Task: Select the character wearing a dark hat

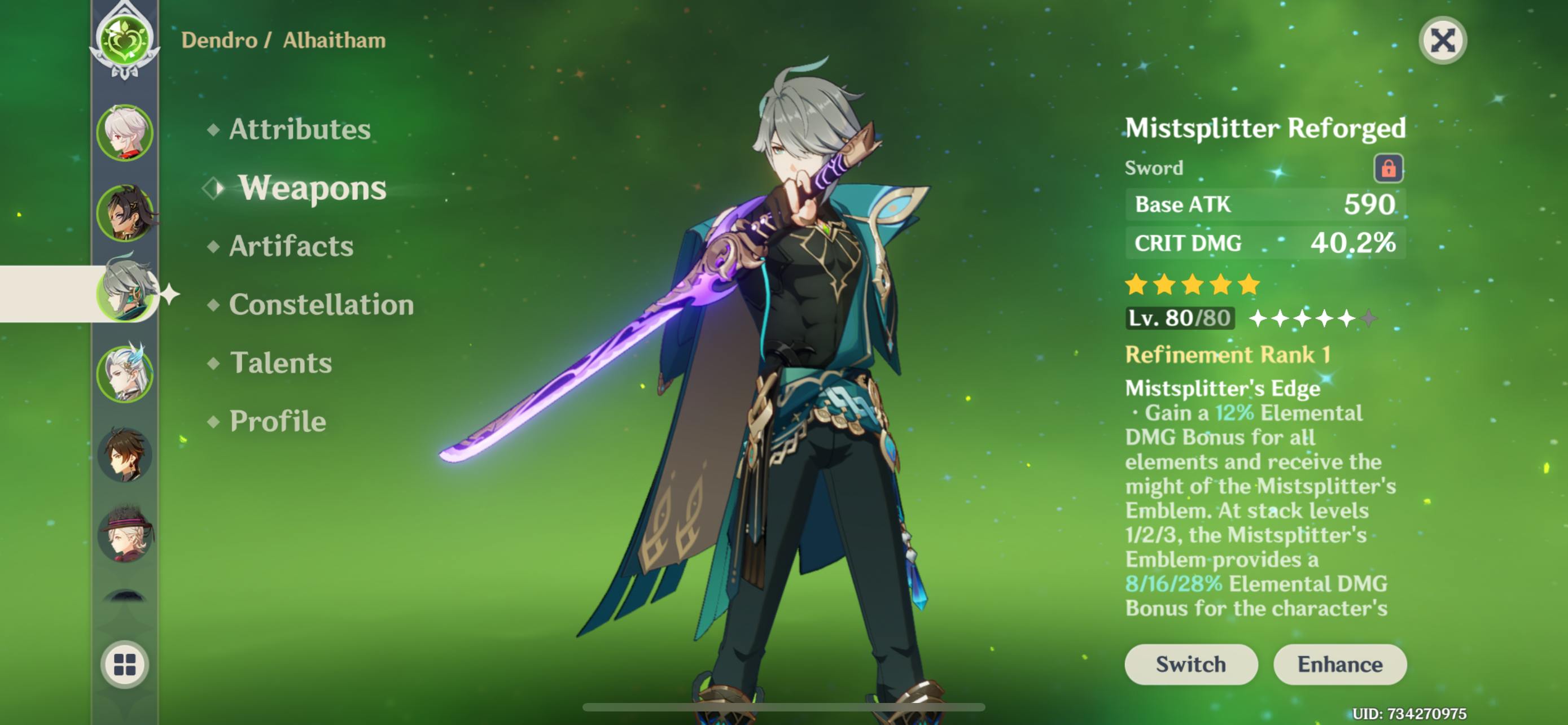Action: point(125,535)
